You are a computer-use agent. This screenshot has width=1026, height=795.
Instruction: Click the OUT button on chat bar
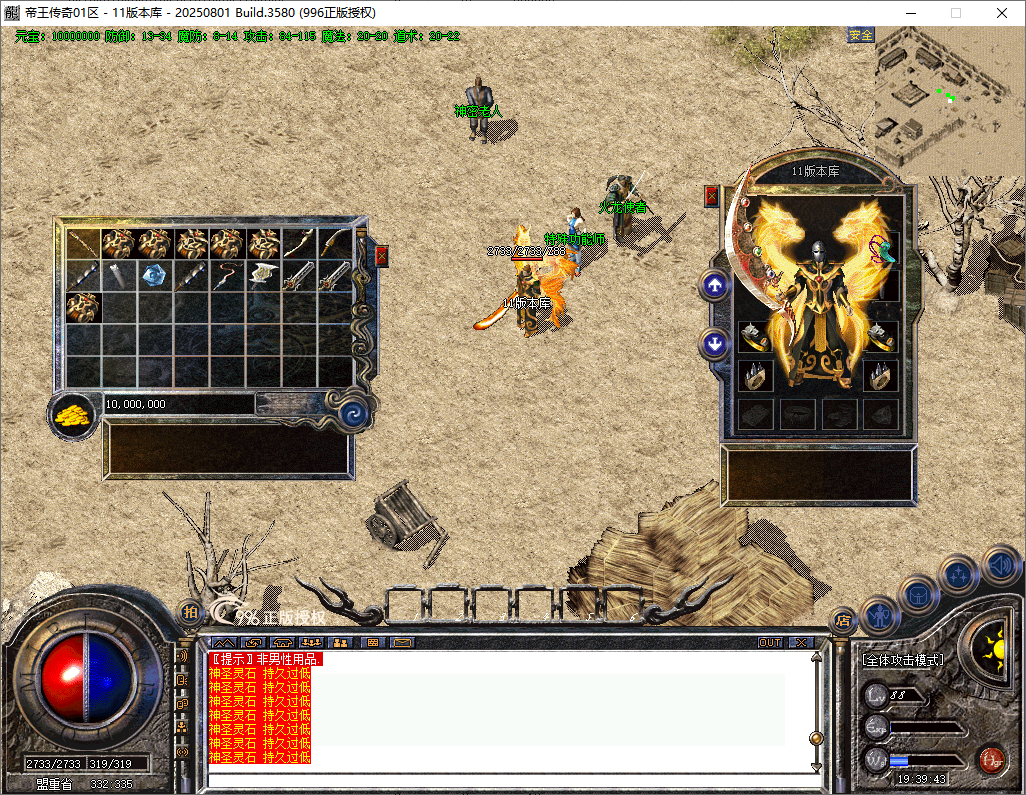[x=770, y=642]
